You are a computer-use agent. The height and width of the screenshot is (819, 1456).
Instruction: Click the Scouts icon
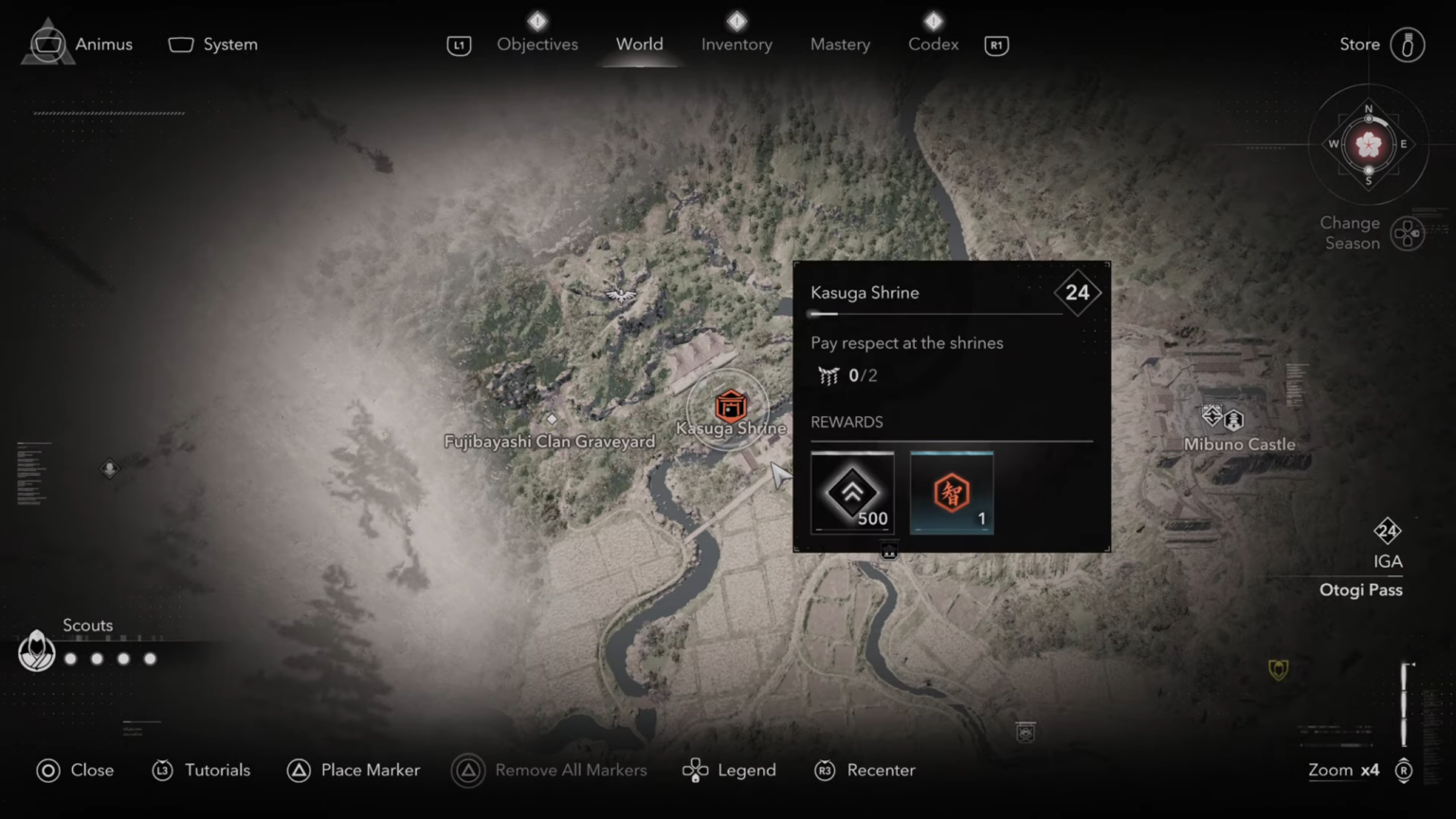tap(37, 650)
